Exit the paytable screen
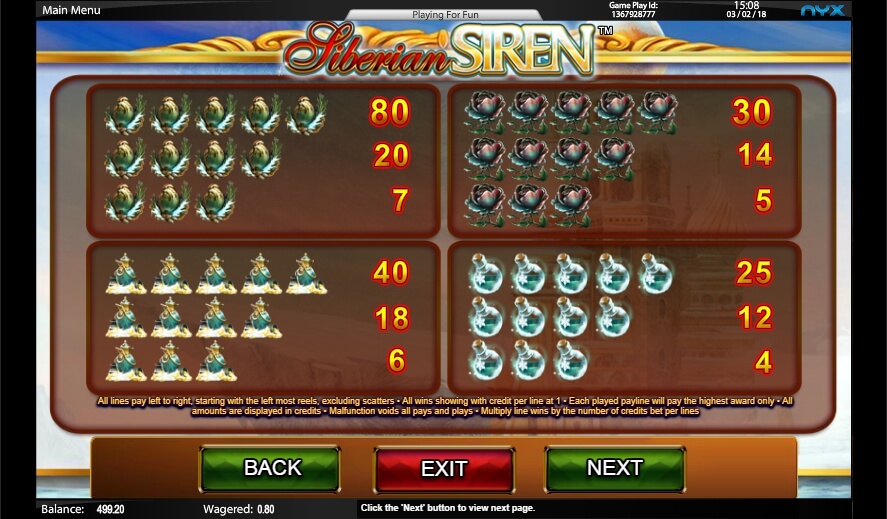The height and width of the screenshot is (519, 887). coord(444,469)
